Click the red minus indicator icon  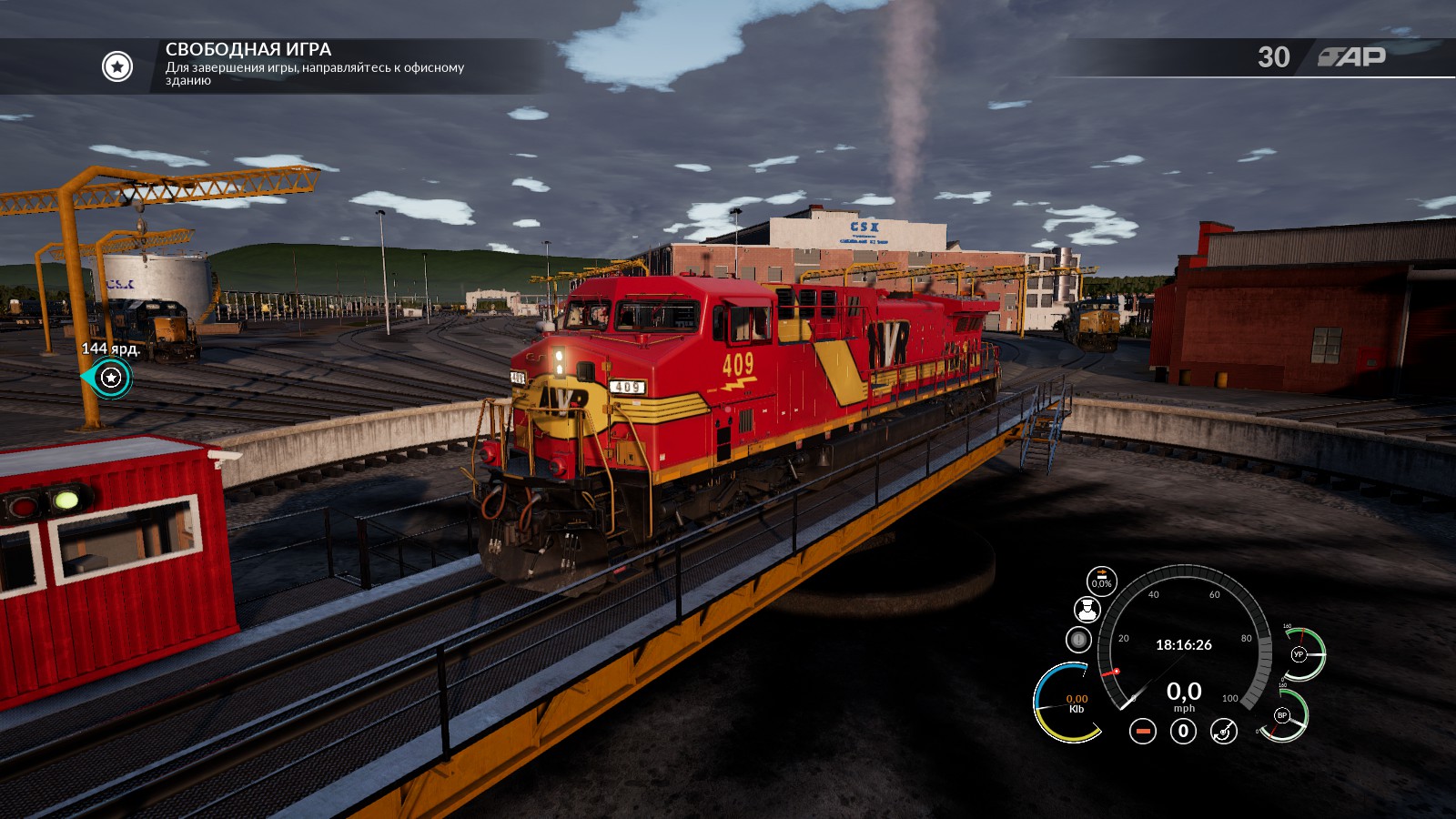(1143, 731)
